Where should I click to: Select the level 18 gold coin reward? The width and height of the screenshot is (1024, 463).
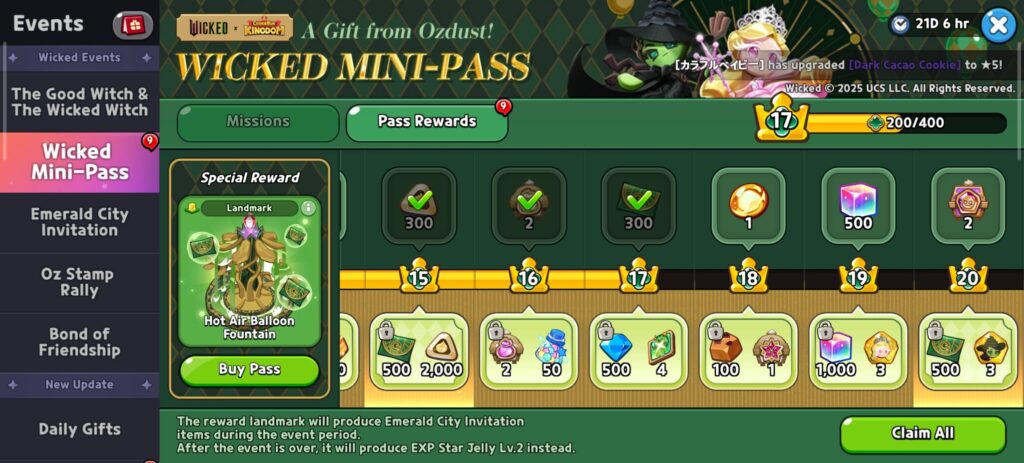(x=748, y=204)
